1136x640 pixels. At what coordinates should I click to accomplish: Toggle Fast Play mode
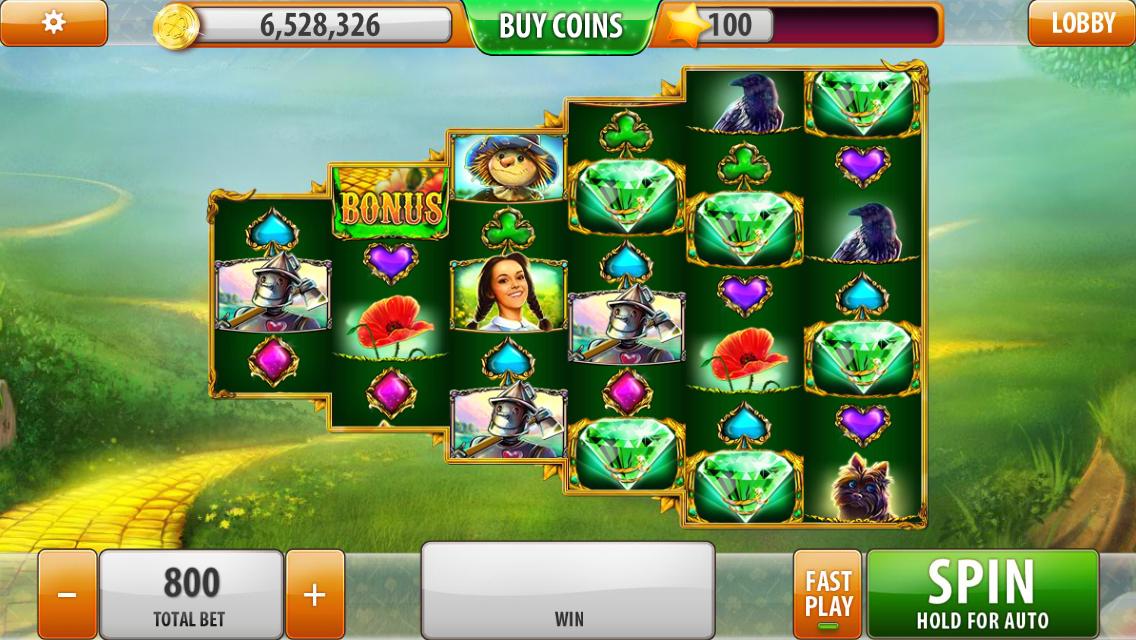point(828,595)
